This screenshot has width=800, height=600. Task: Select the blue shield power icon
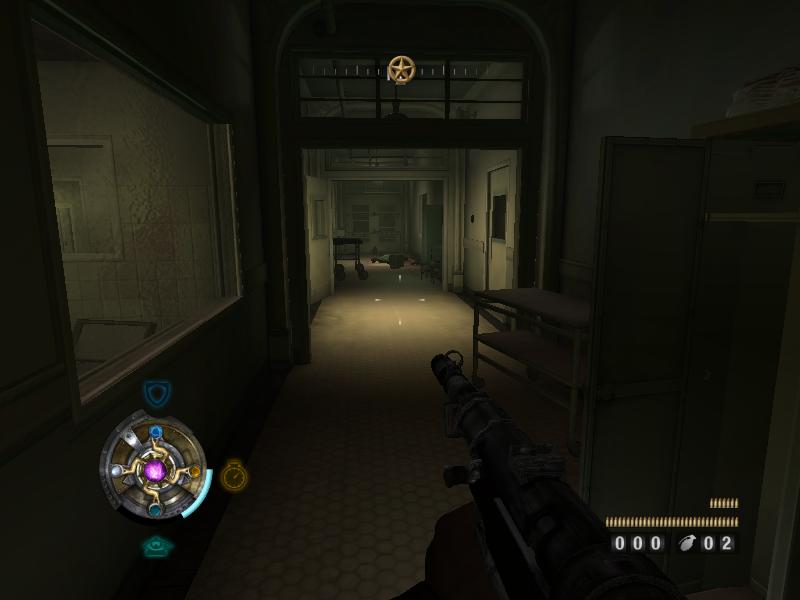[x=156, y=394]
